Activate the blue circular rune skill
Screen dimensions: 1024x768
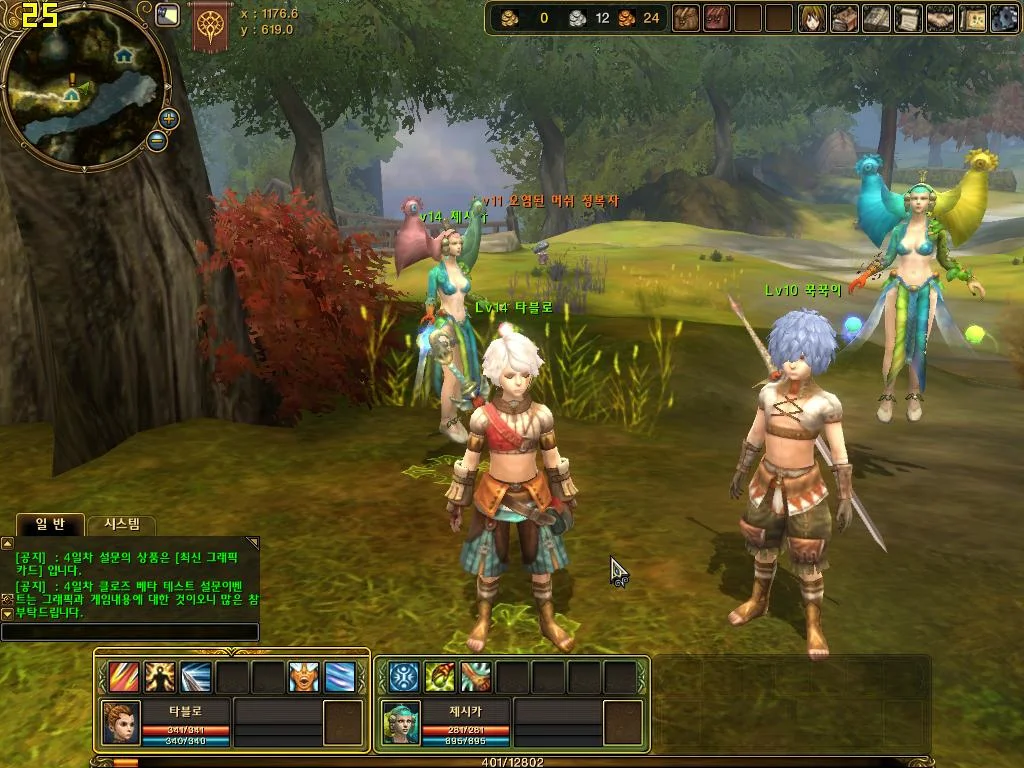(x=404, y=677)
